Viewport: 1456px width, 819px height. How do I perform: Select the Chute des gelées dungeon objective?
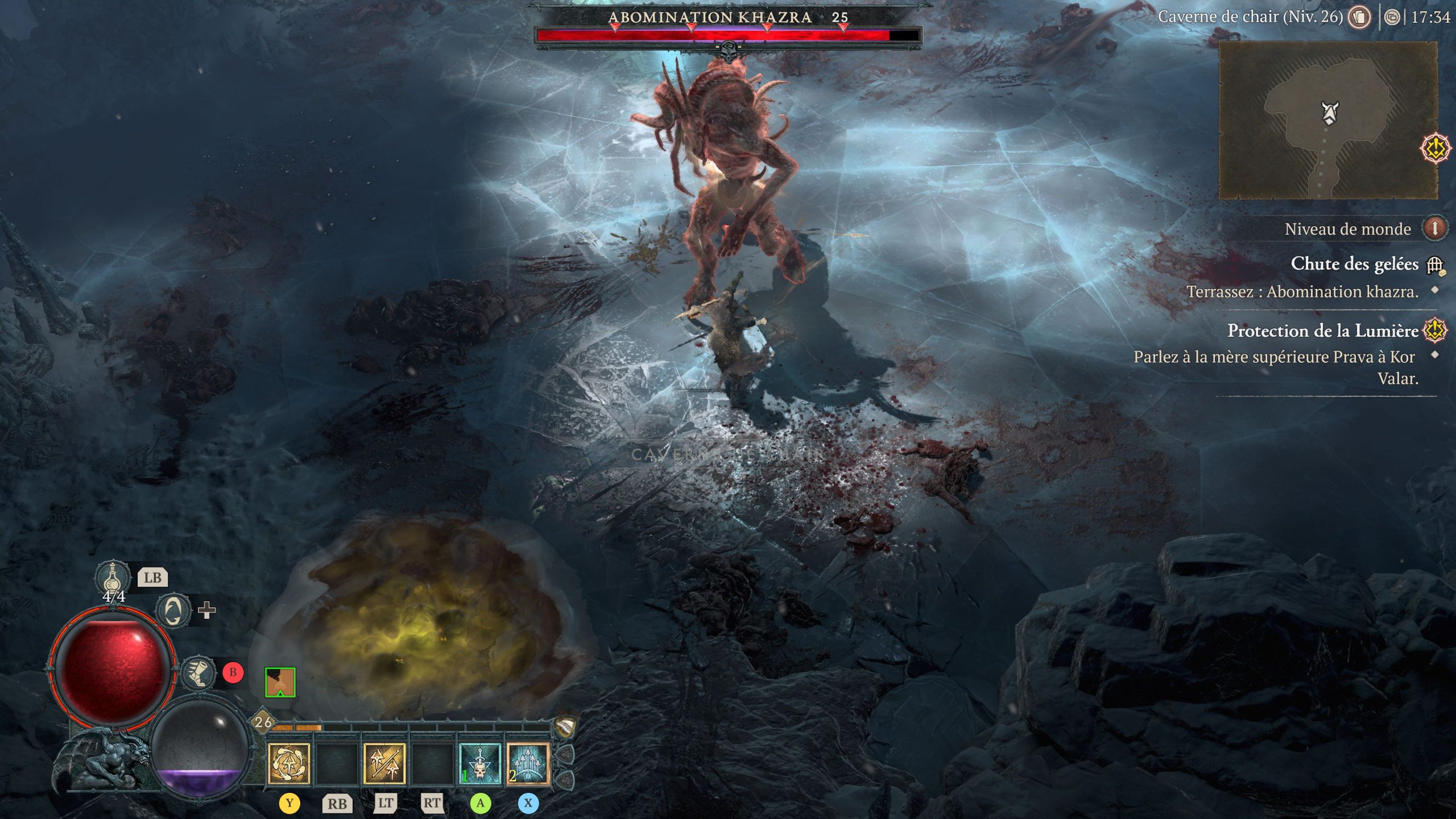[1354, 264]
